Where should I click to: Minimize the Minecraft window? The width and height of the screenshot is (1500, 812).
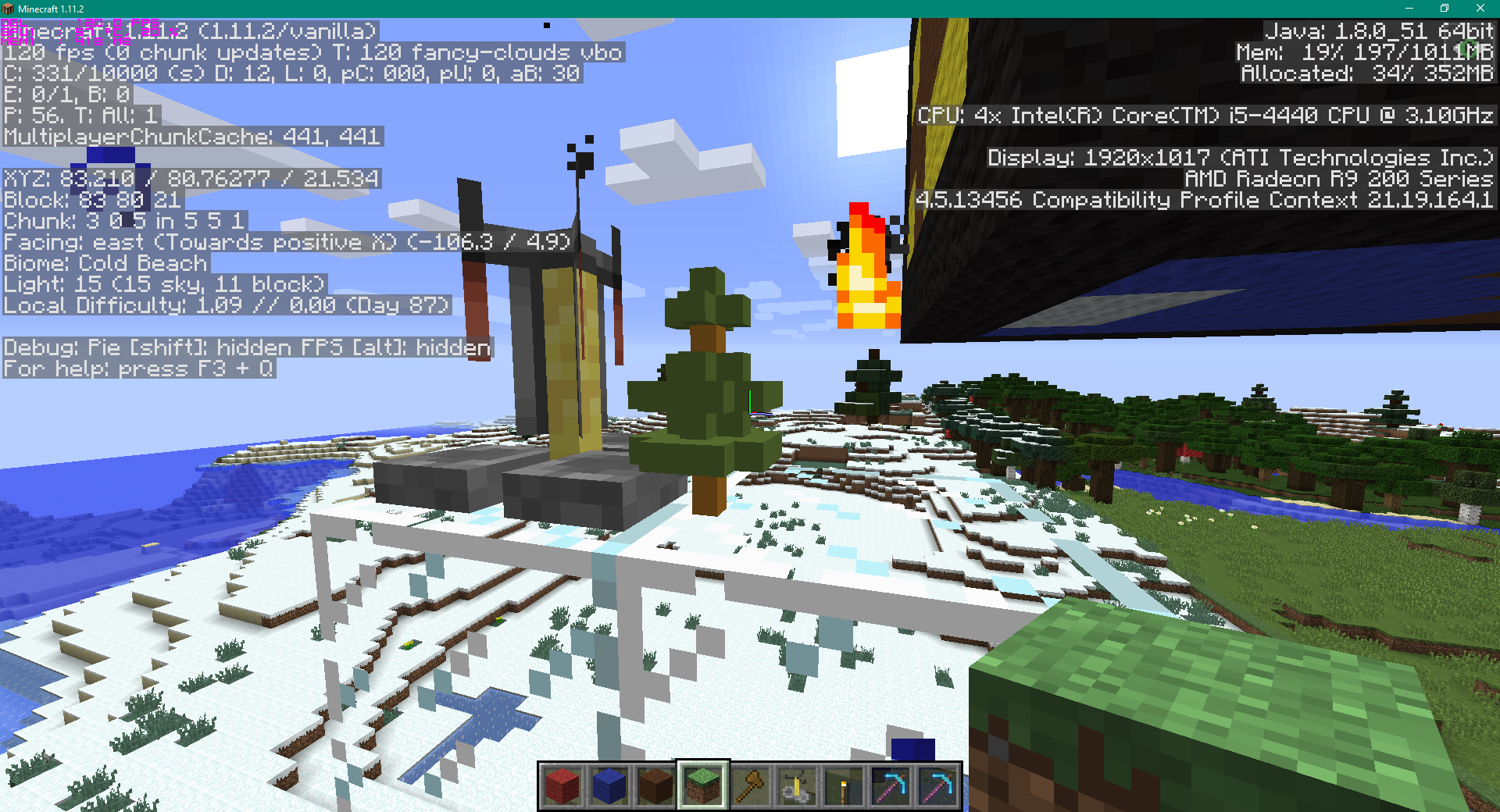point(1409,9)
